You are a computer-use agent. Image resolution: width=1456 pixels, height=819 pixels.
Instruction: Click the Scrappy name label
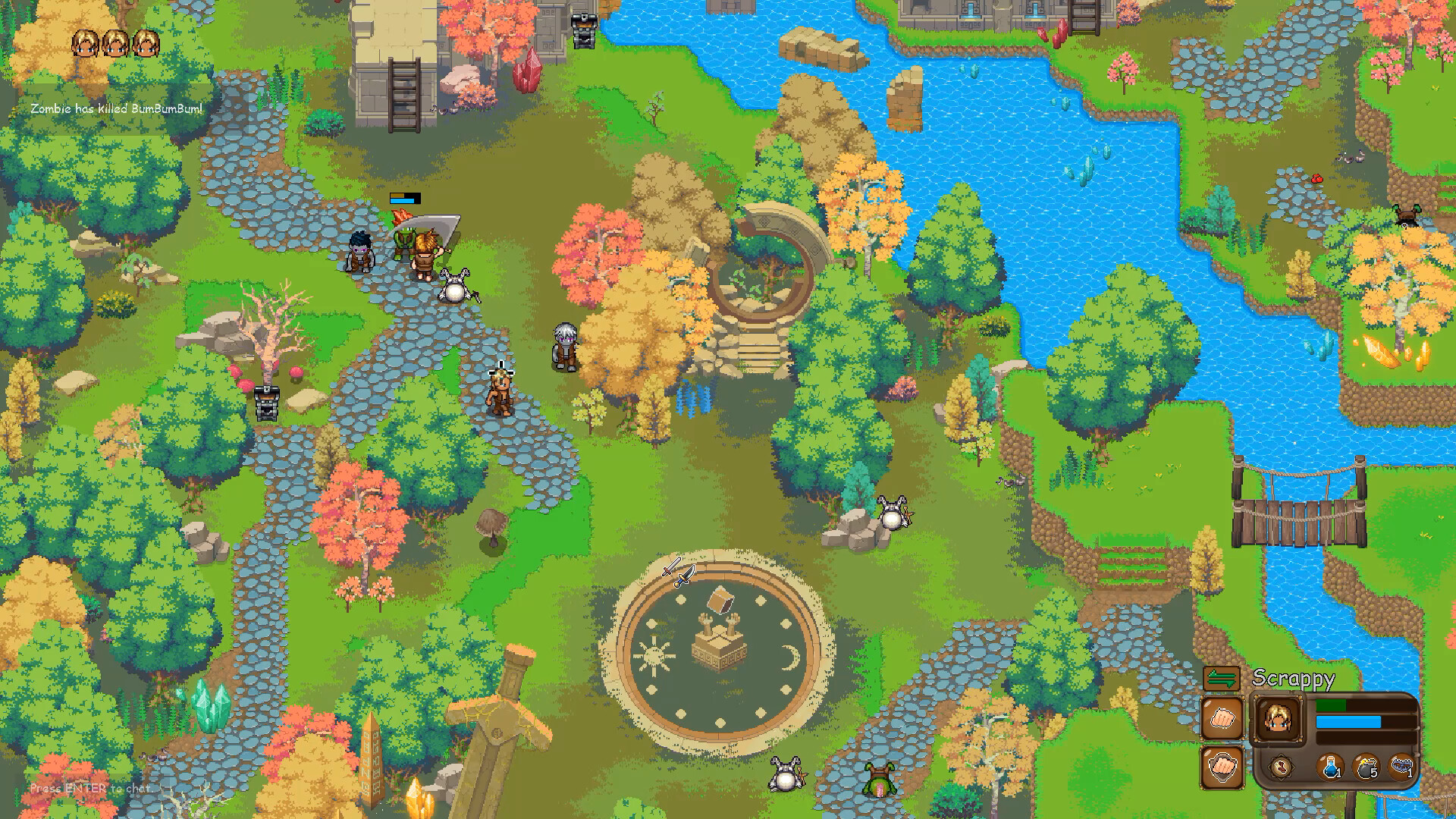[x=1293, y=679]
